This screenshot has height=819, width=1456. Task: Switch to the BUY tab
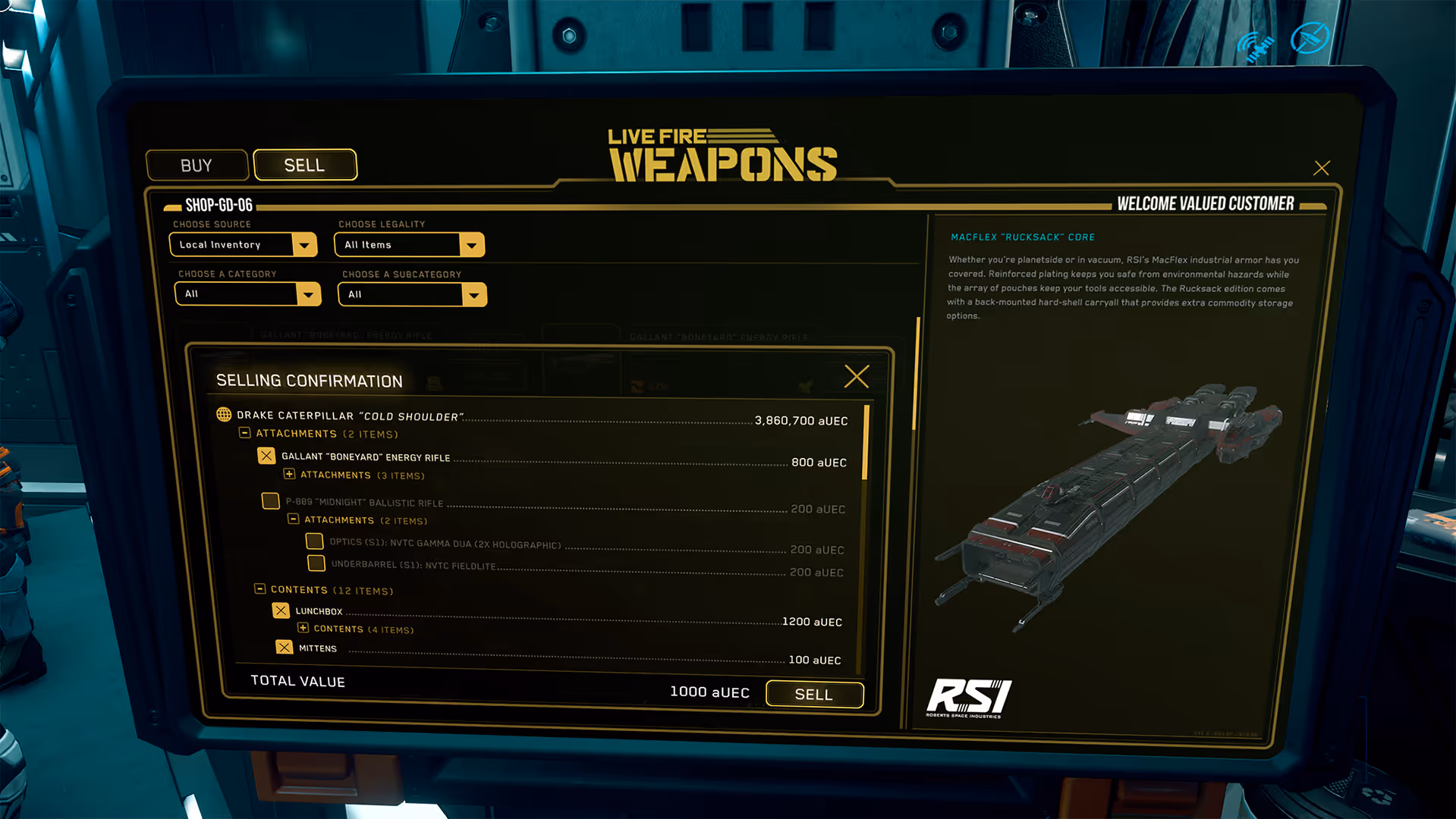197,165
